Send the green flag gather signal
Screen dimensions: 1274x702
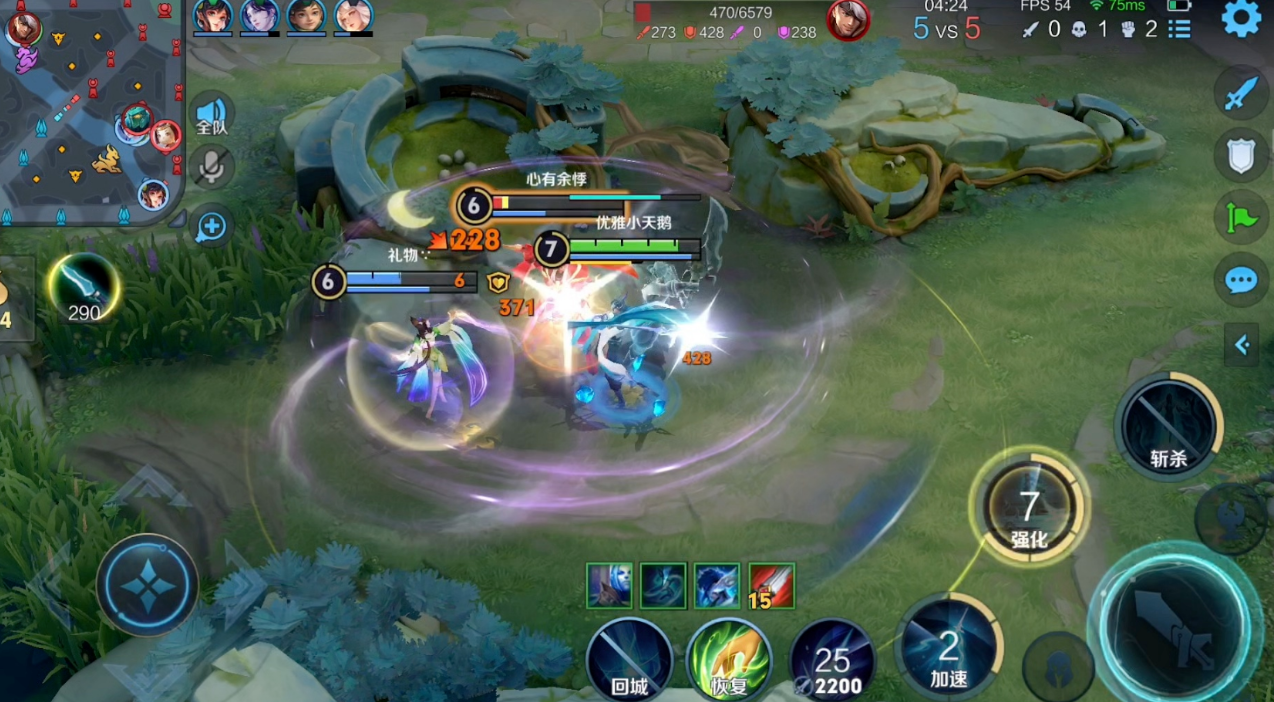coord(1241,217)
